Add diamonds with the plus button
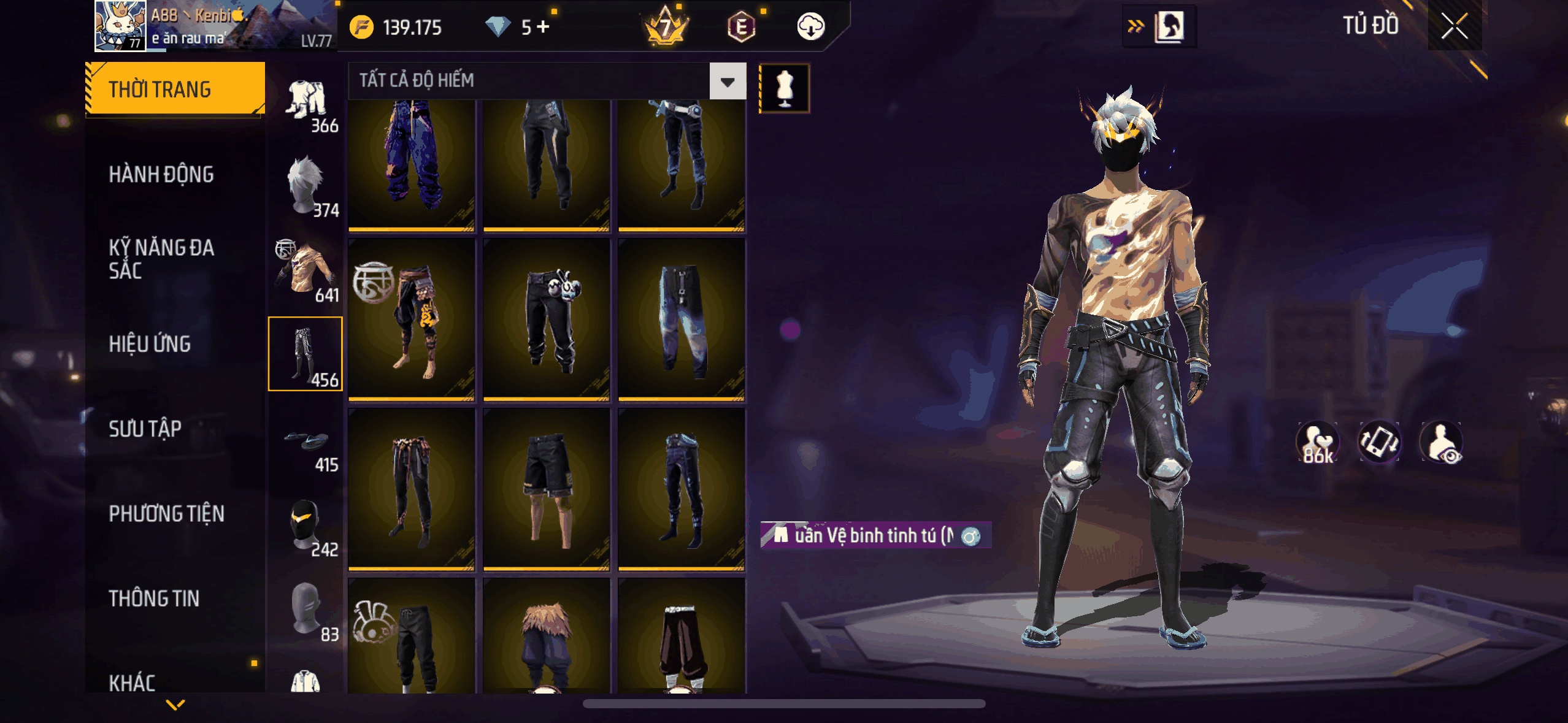 tap(543, 26)
